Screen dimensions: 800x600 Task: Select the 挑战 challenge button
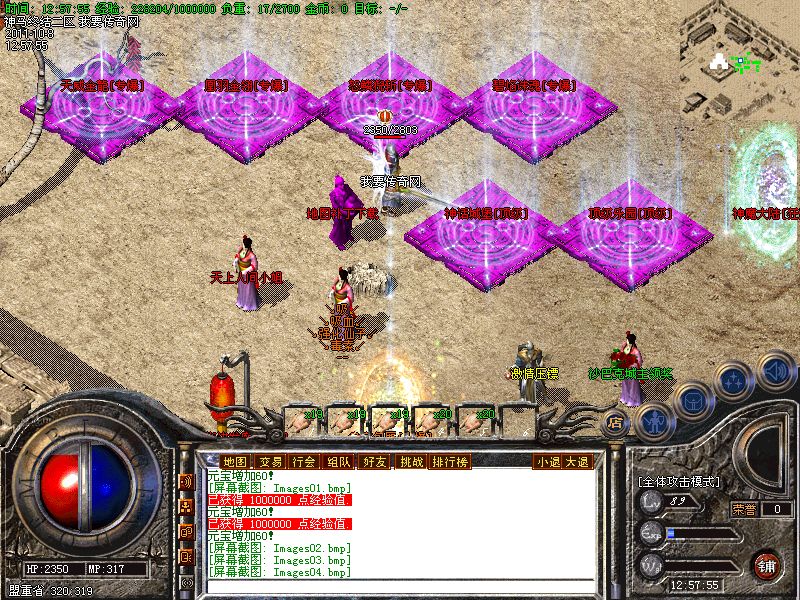[x=411, y=462]
